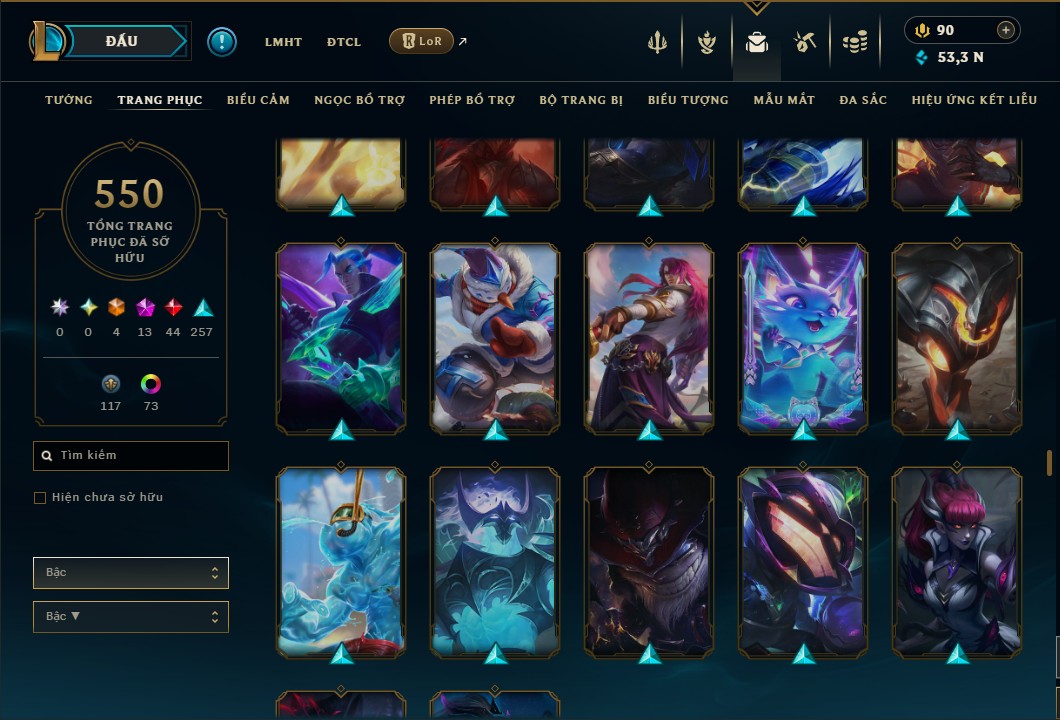Switch to the ĐTCL game mode
Viewport: 1060px width, 720px height.
click(x=344, y=42)
